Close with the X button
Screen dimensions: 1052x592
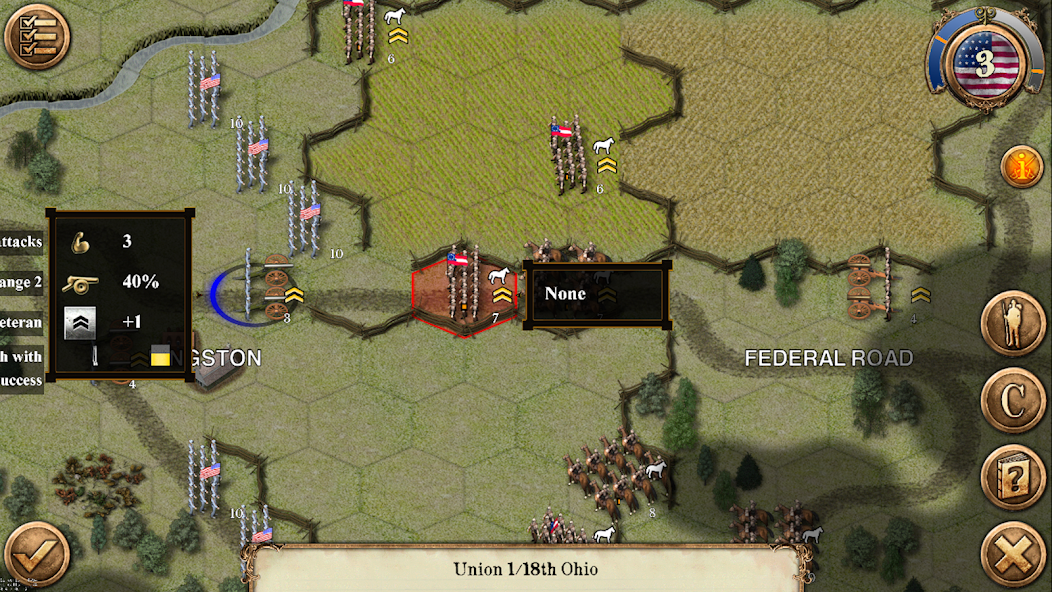click(1013, 553)
